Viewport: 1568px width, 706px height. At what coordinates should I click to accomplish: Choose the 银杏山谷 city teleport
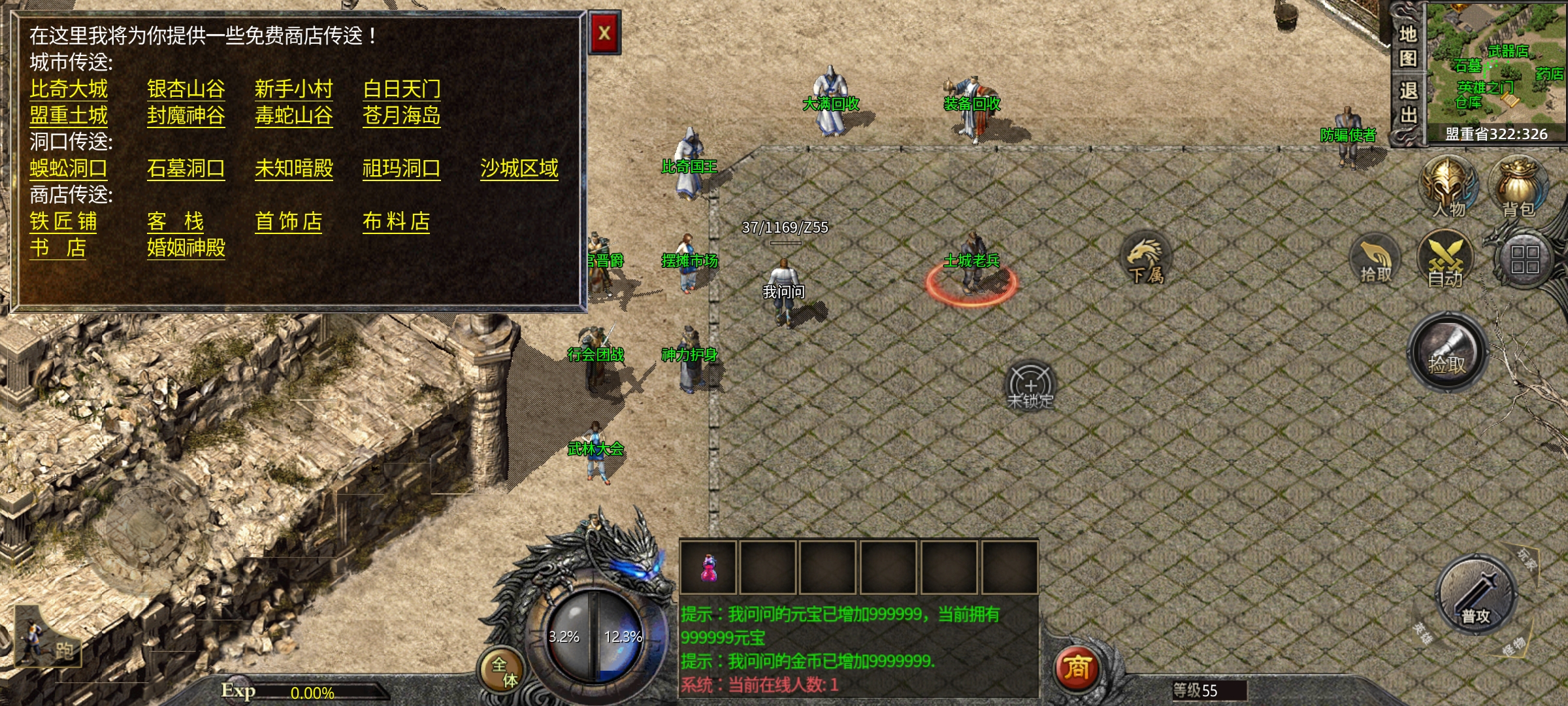186,89
